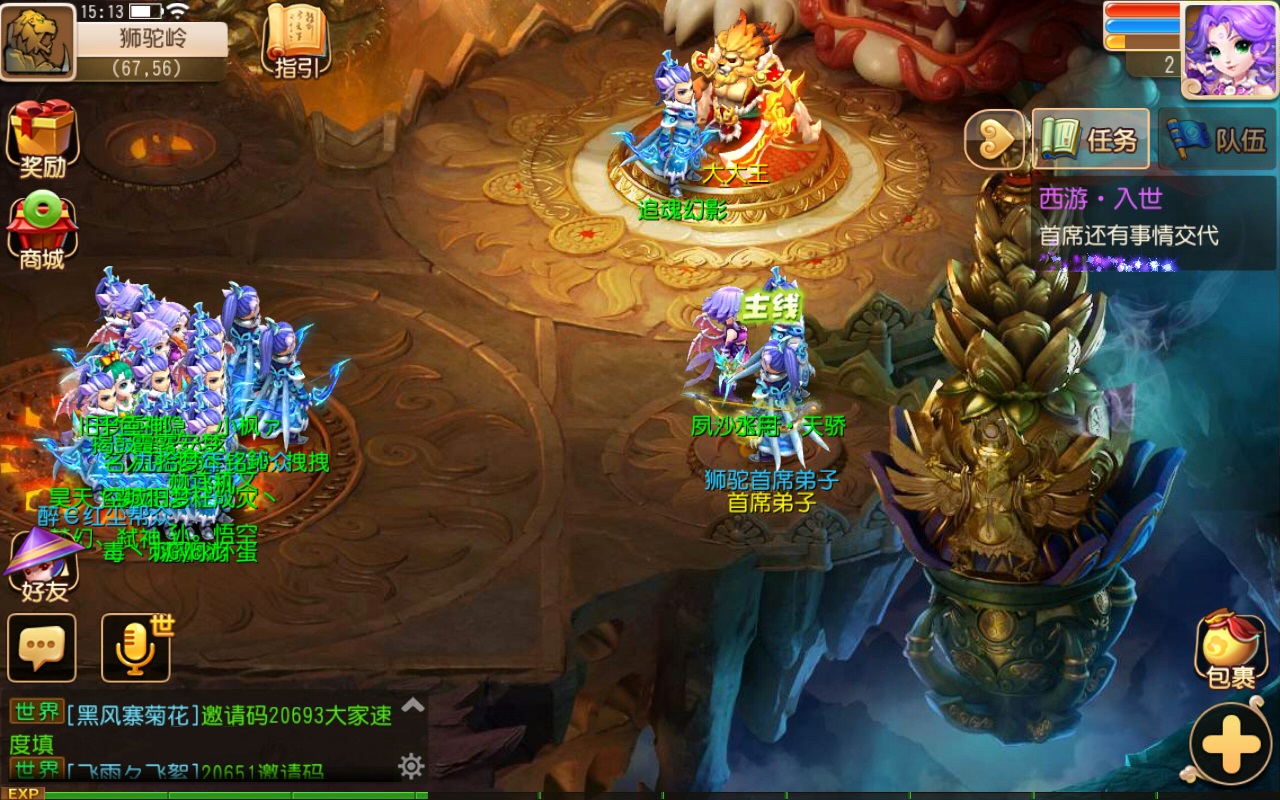This screenshot has width=1280, height=800.
Task: Switch to the 任务 quest tab
Action: coord(1091,139)
